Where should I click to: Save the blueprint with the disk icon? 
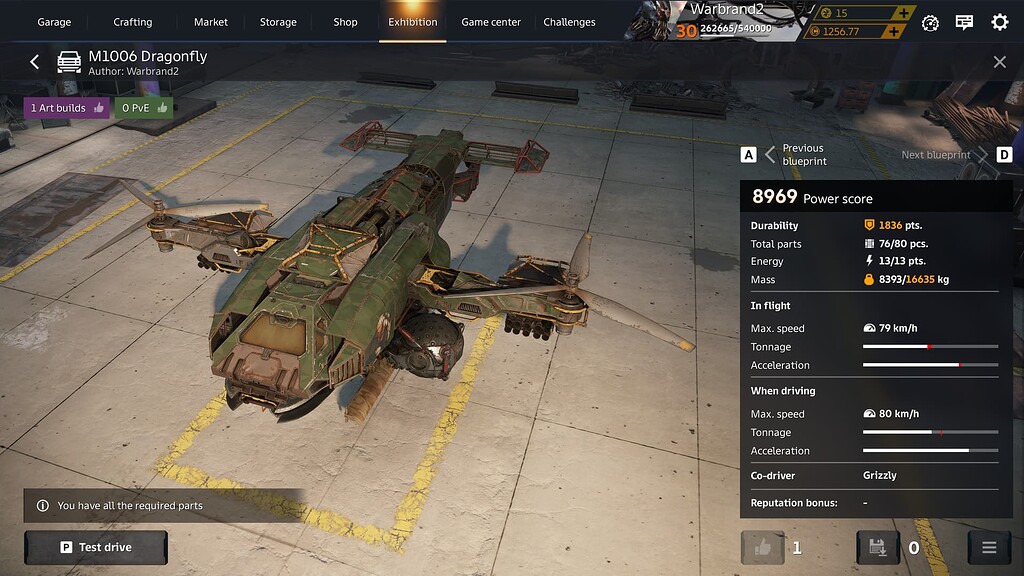(x=878, y=547)
